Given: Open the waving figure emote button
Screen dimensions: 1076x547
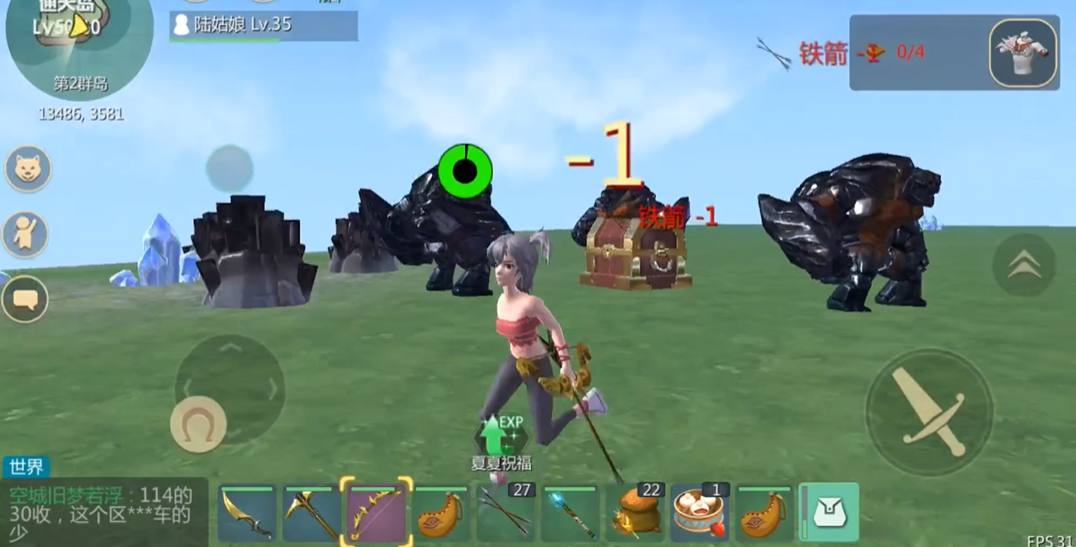Looking at the screenshot, I should point(25,233).
